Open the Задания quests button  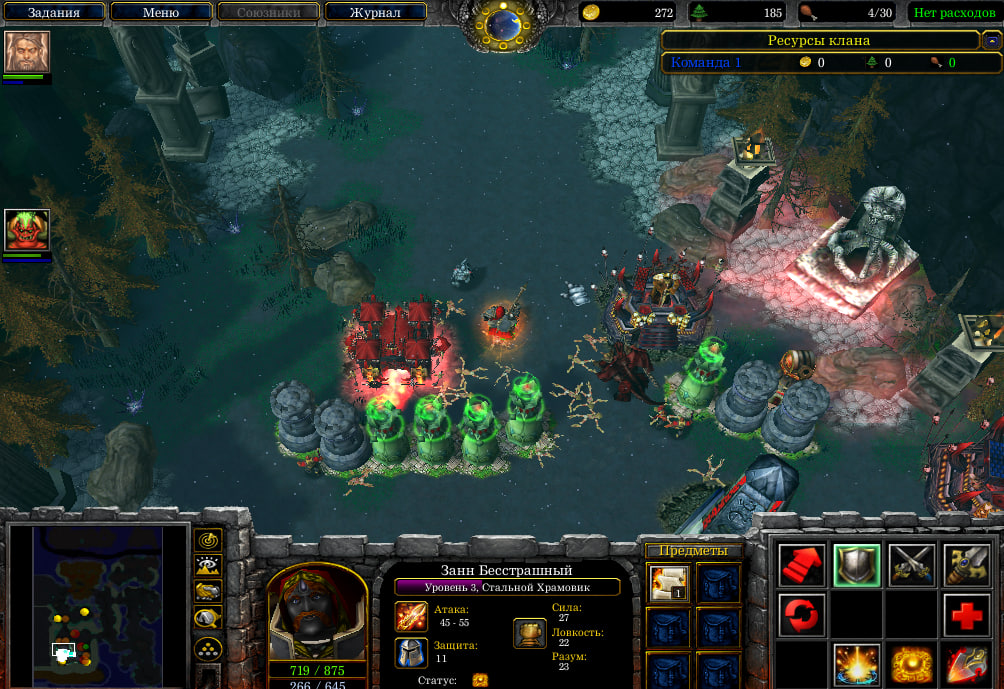click(x=54, y=13)
